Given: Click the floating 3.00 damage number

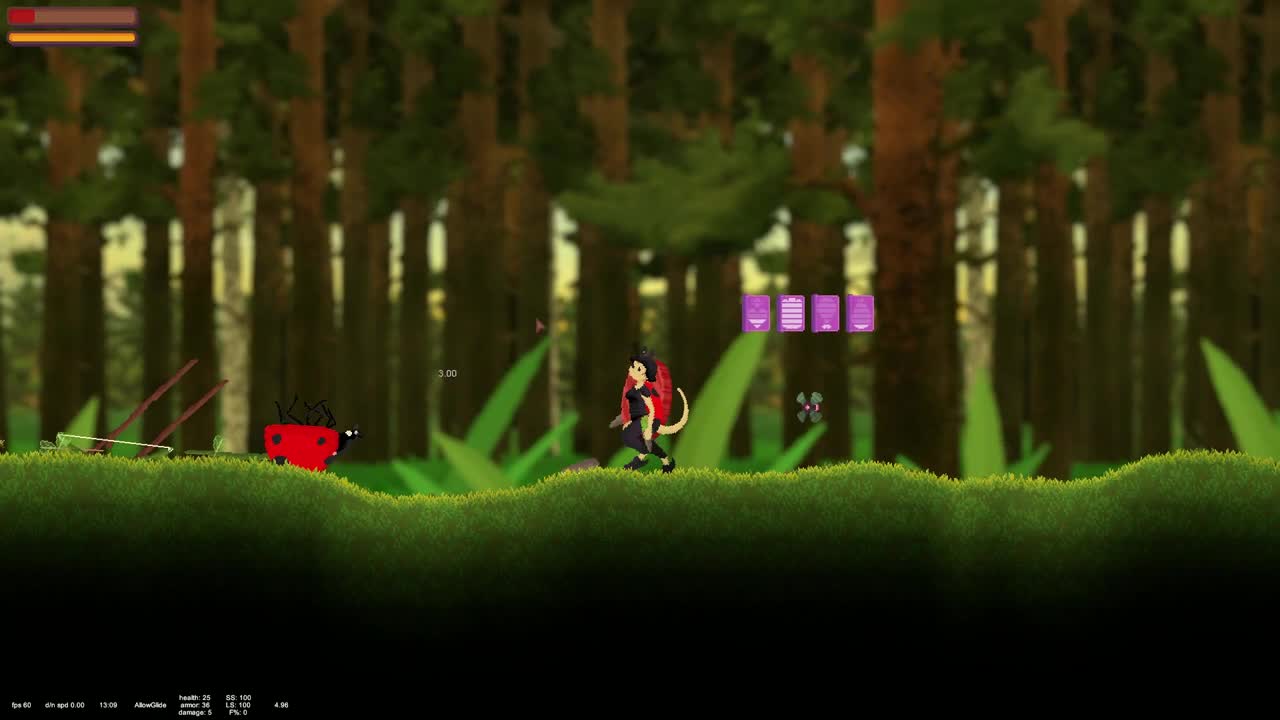Looking at the screenshot, I should point(446,372).
